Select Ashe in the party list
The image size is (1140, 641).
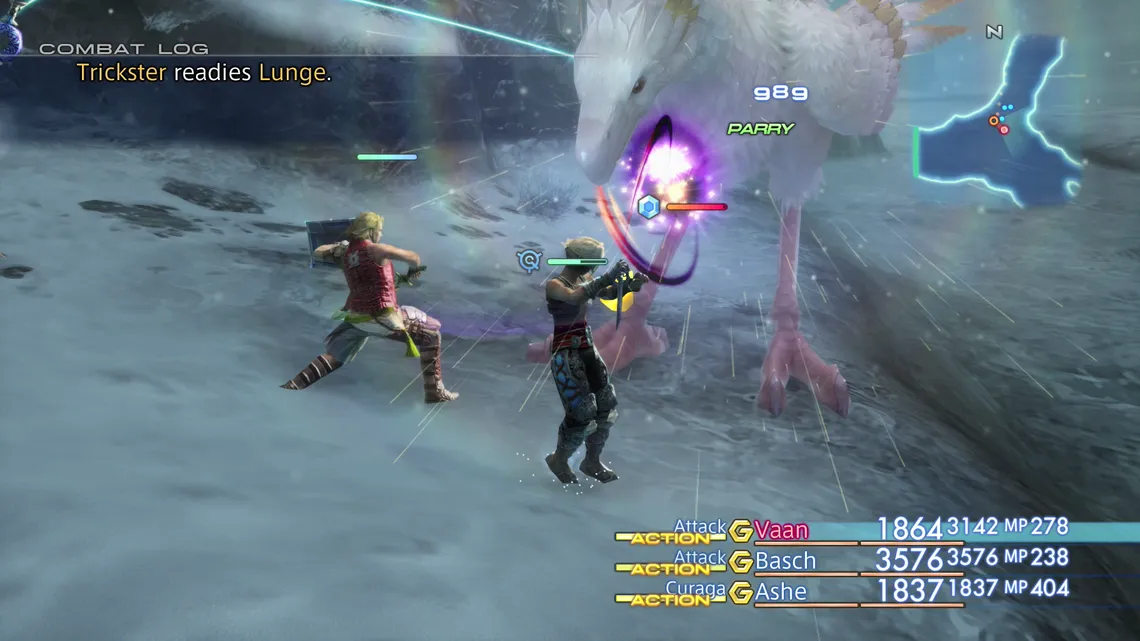[781, 592]
